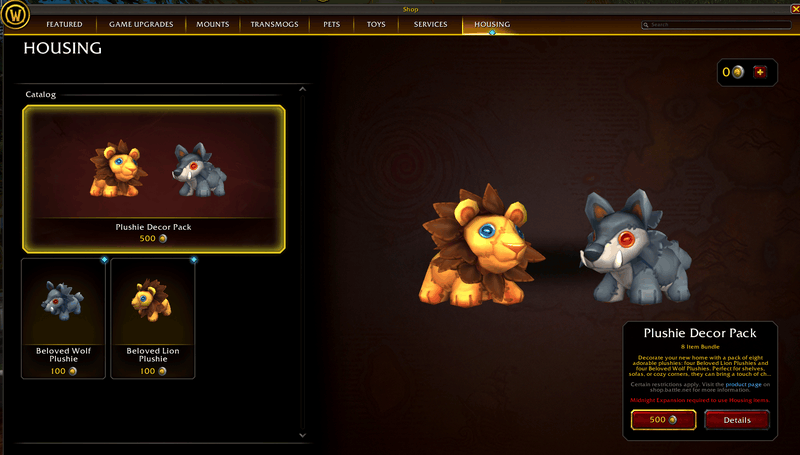This screenshot has height=455, width=800.
Task: Add currency with the red plus button
Action: pos(762,72)
